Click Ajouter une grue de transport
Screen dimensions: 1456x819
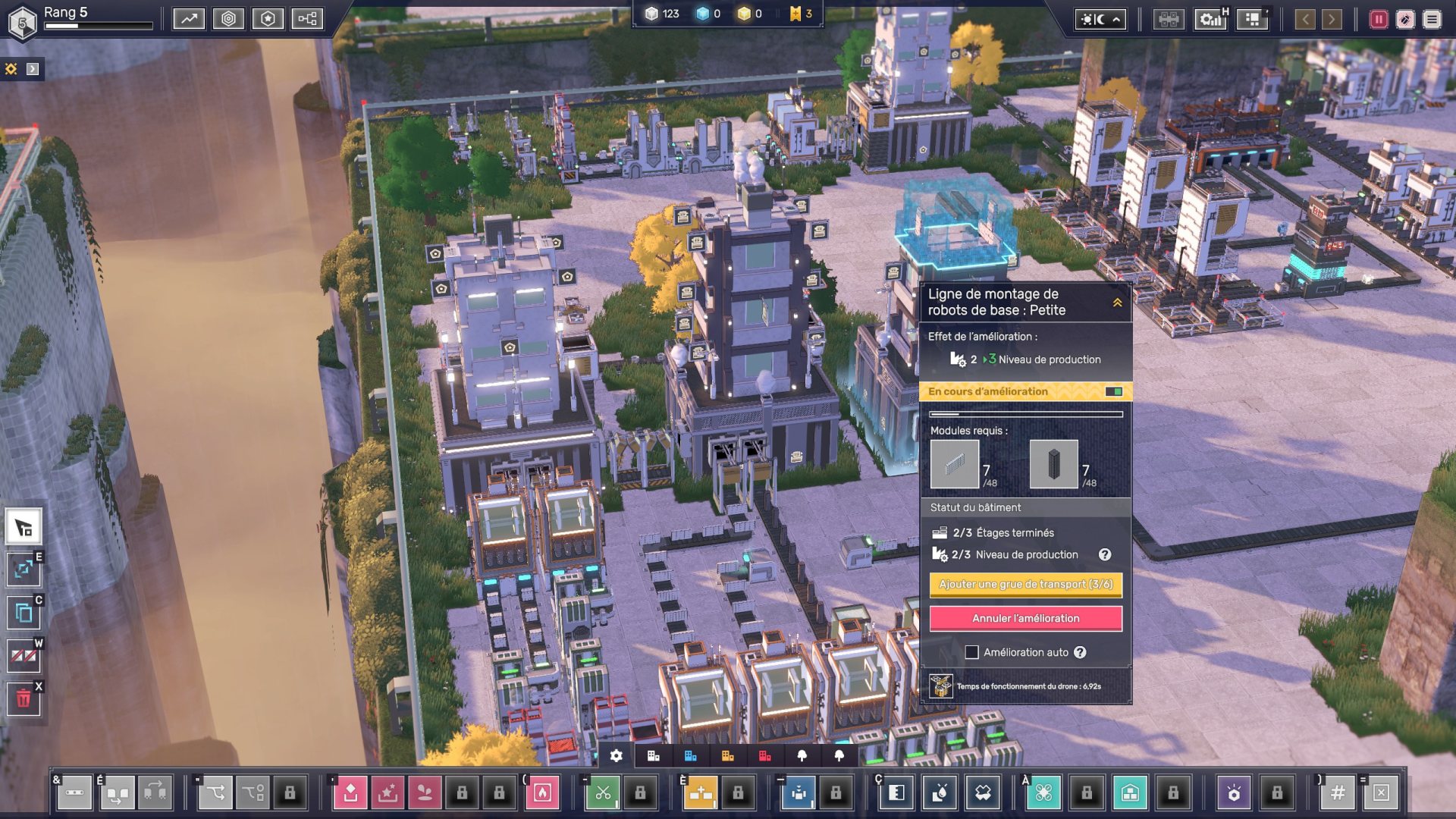coord(1025,584)
